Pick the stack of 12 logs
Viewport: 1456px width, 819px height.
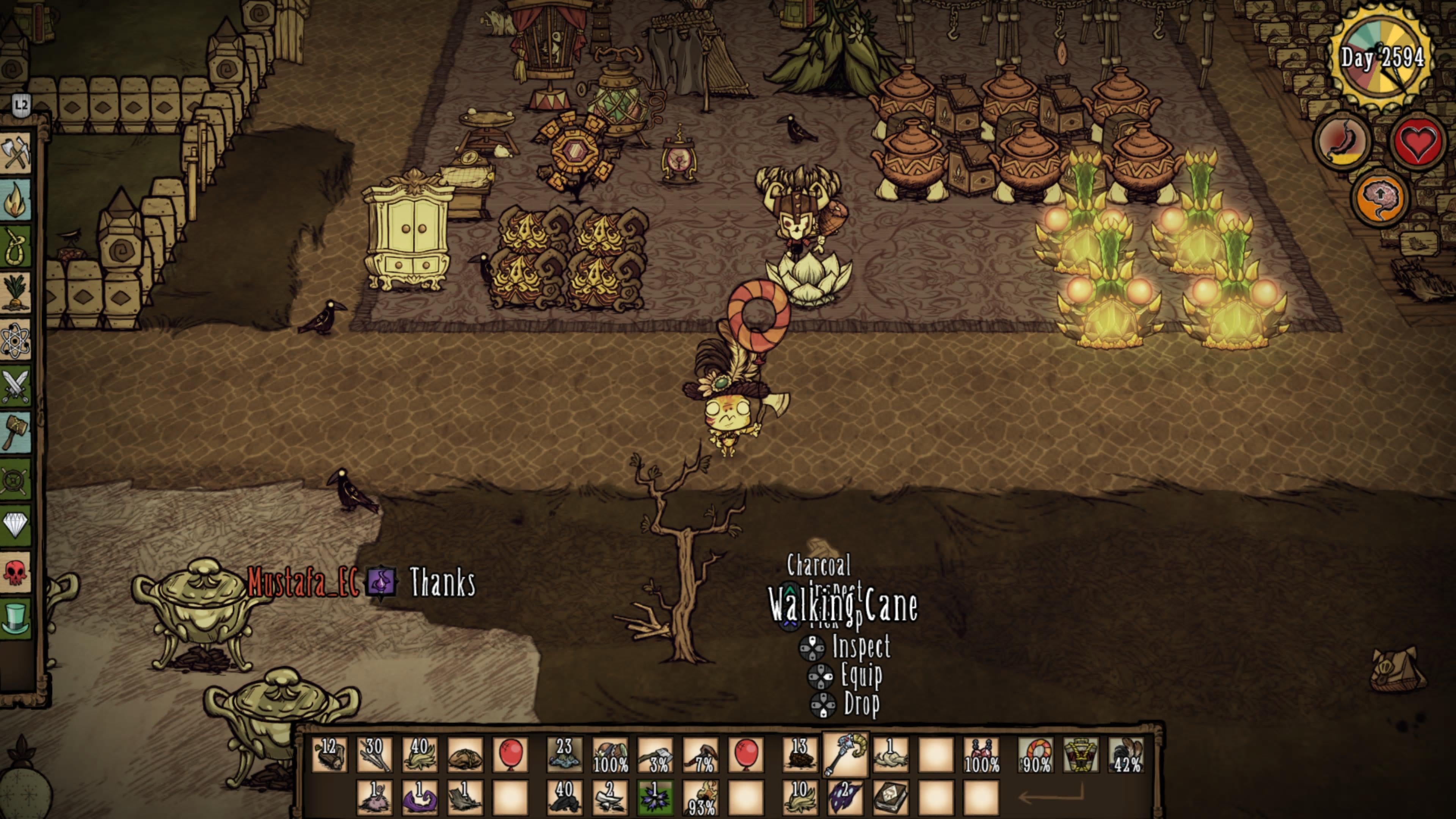tap(329, 755)
